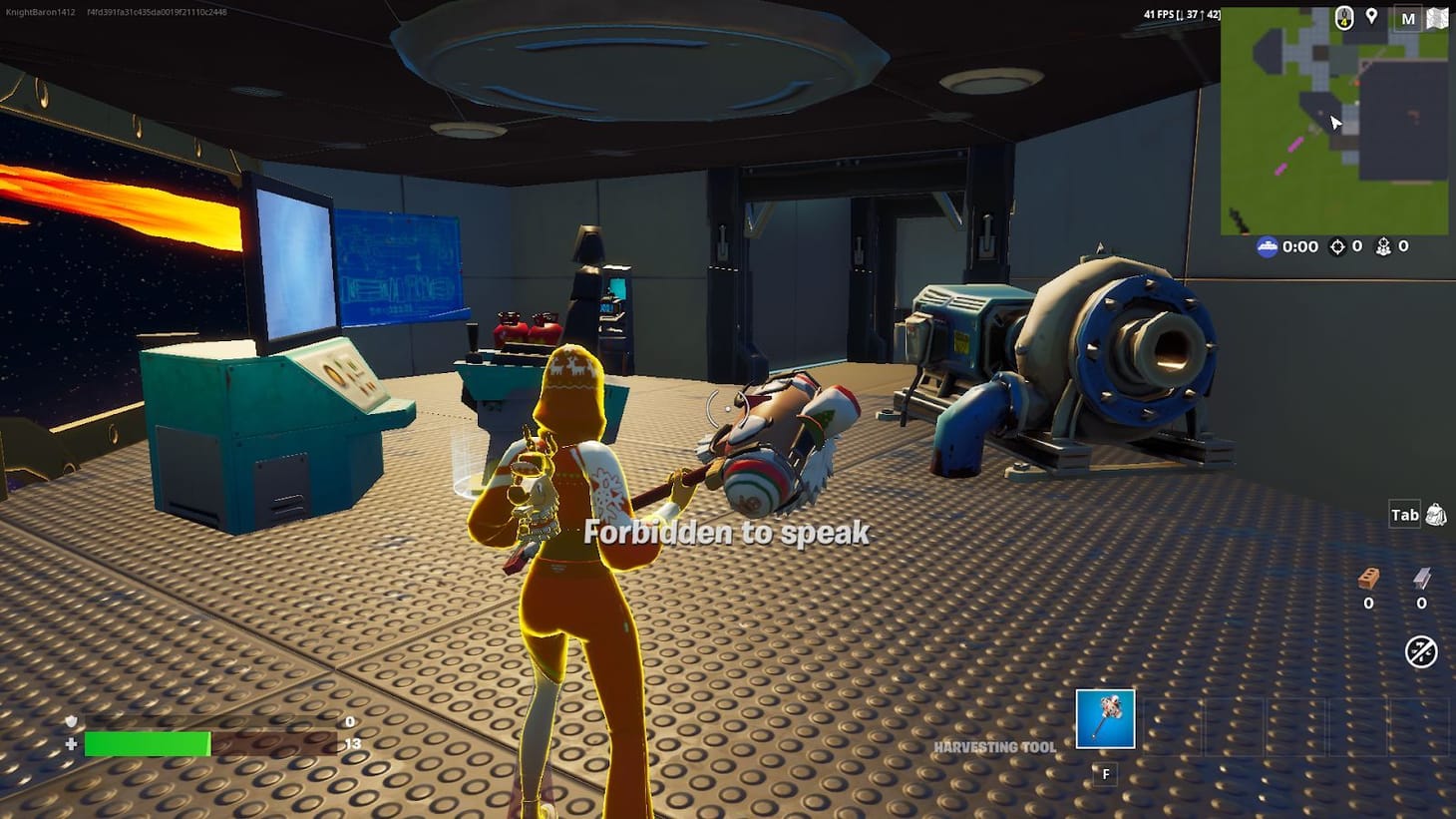Click the green health progress bar
This screenshot has width=1456, height=819.
[148, 745]
